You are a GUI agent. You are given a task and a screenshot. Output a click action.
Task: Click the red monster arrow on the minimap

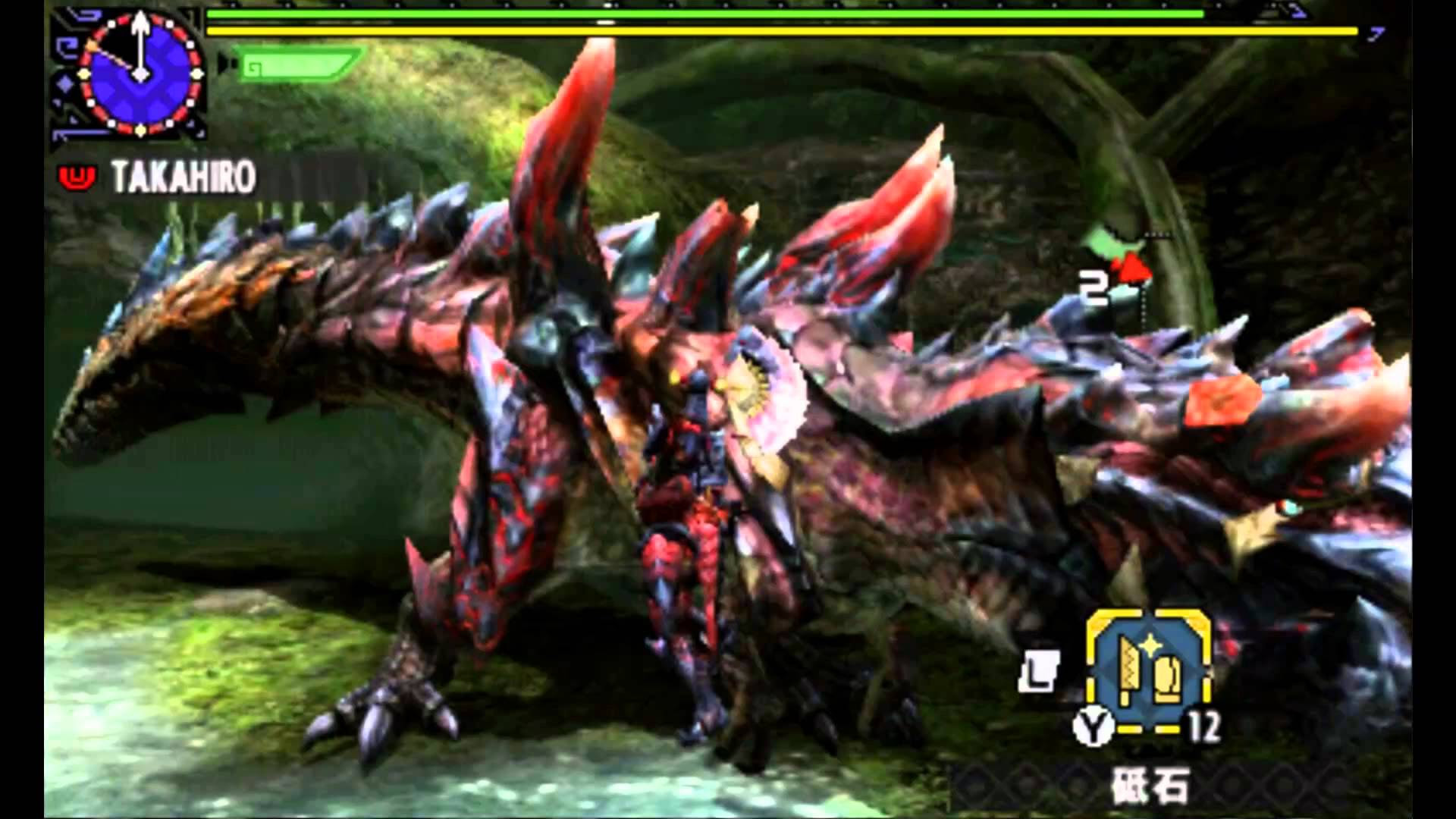1134,267
